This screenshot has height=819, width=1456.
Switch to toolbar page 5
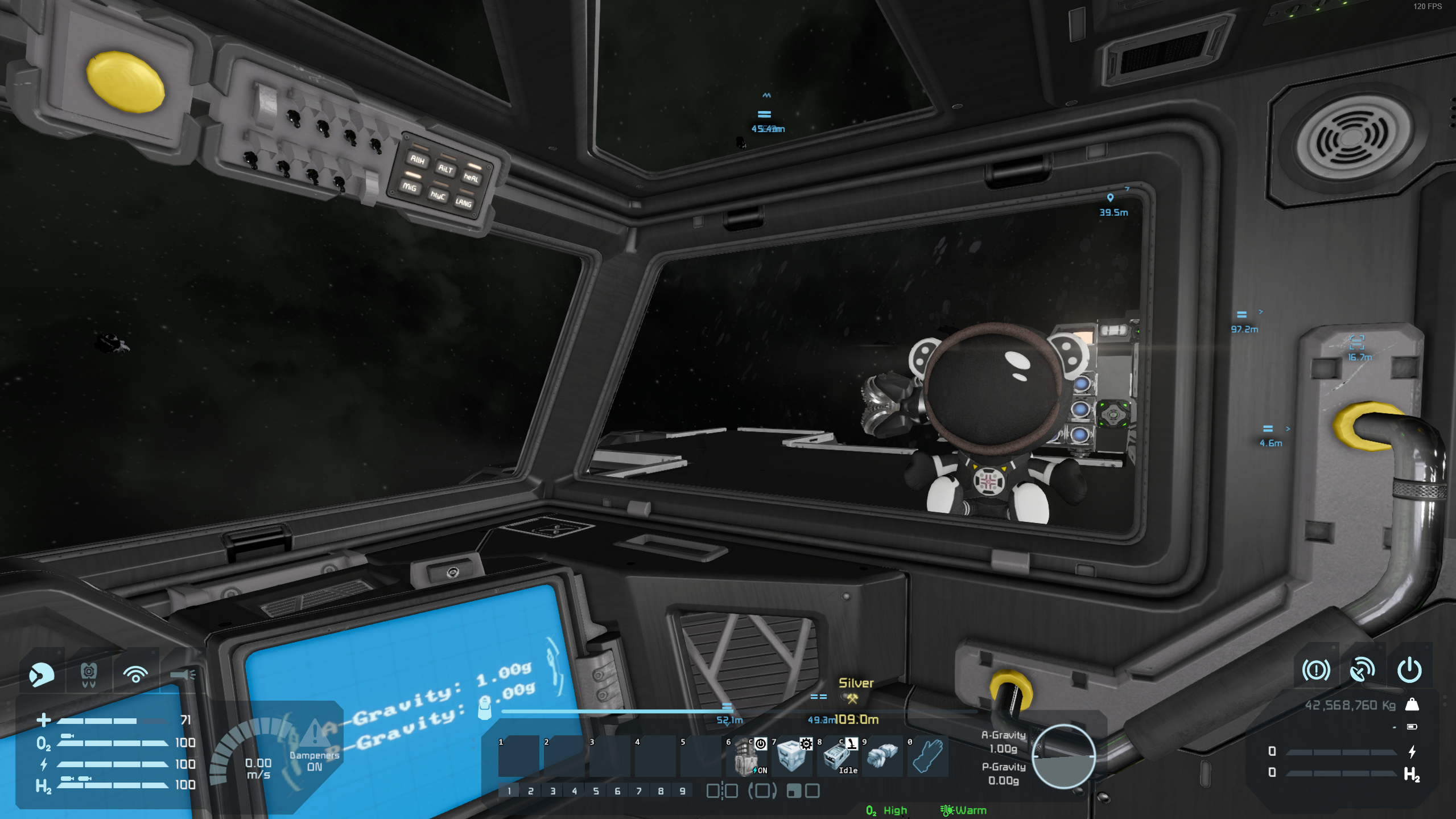click(x=596, y=791)
